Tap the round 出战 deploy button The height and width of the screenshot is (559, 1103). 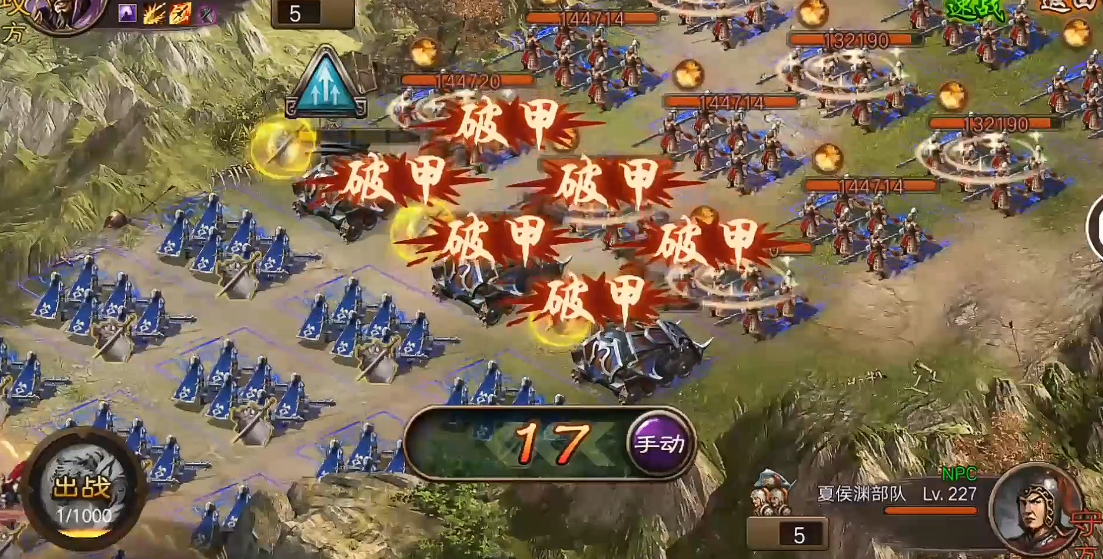tap(85, 488)
